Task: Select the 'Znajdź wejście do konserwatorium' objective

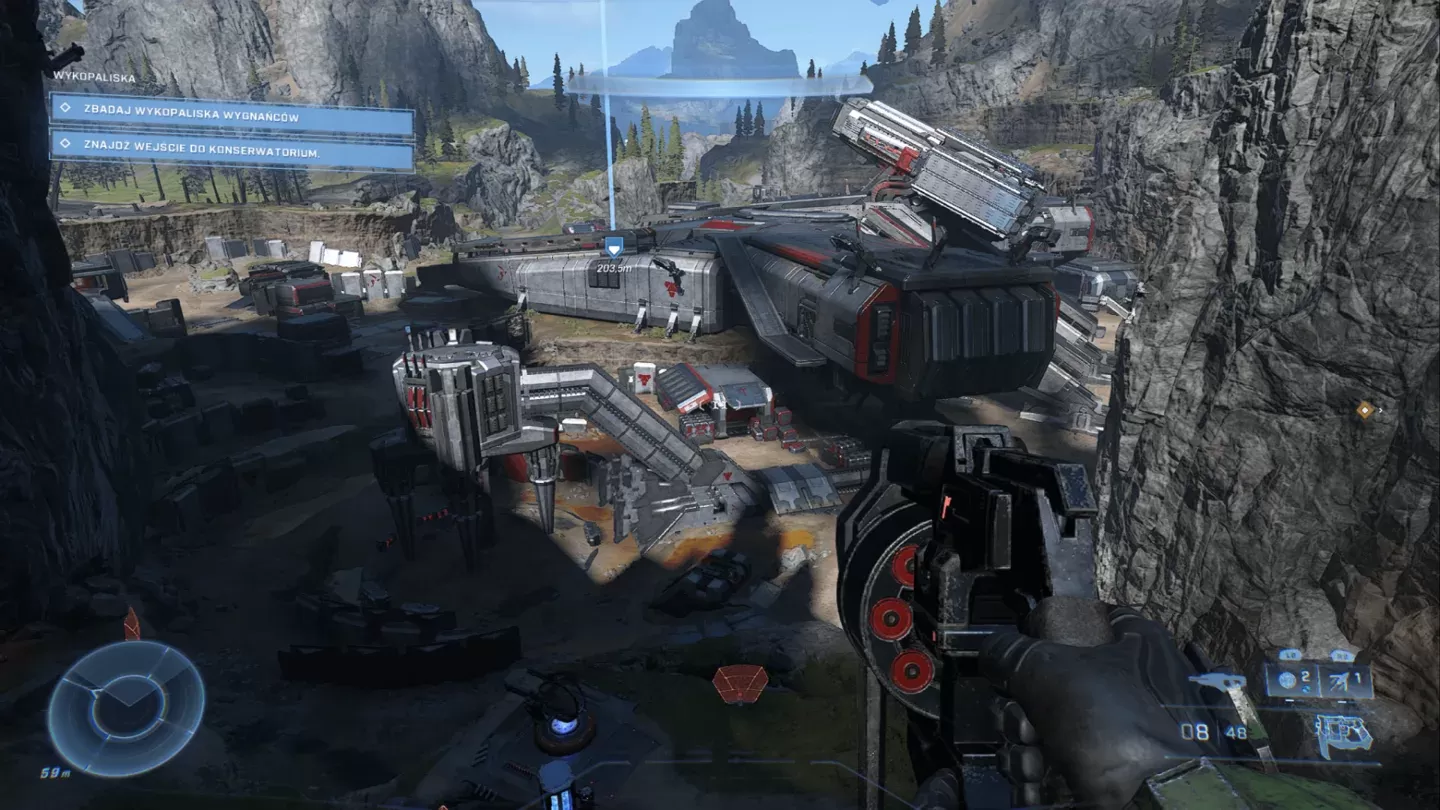Action: tap(232, 152)
